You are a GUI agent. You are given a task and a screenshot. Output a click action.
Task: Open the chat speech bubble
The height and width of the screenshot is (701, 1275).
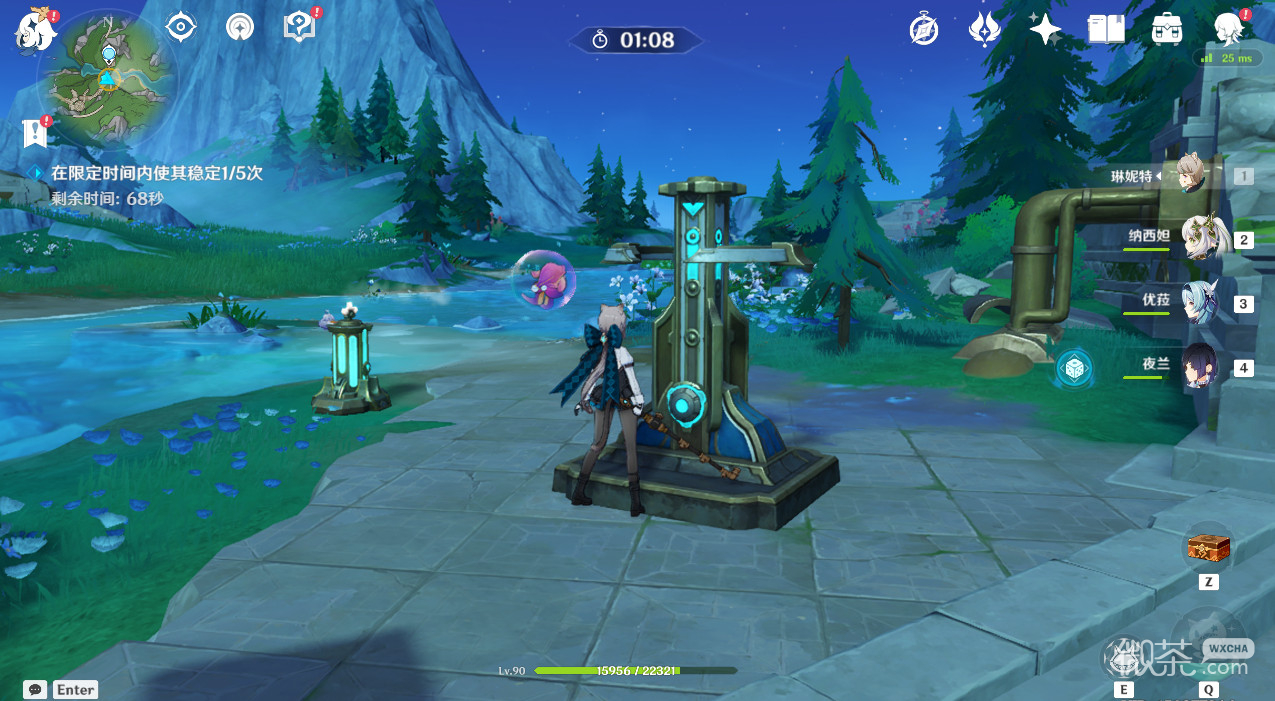(35, 690)
